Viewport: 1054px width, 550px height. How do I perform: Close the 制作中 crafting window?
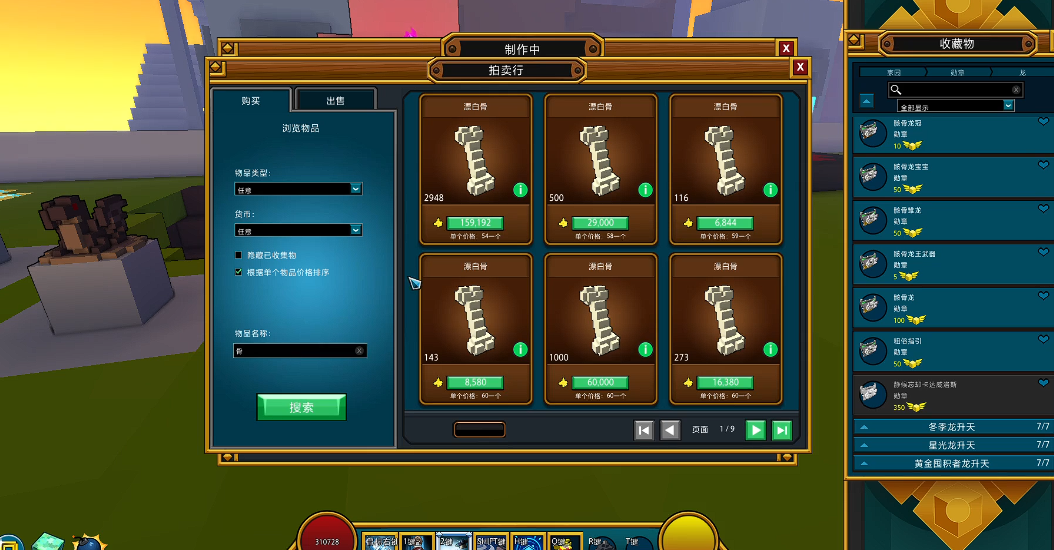pos(786,48)
